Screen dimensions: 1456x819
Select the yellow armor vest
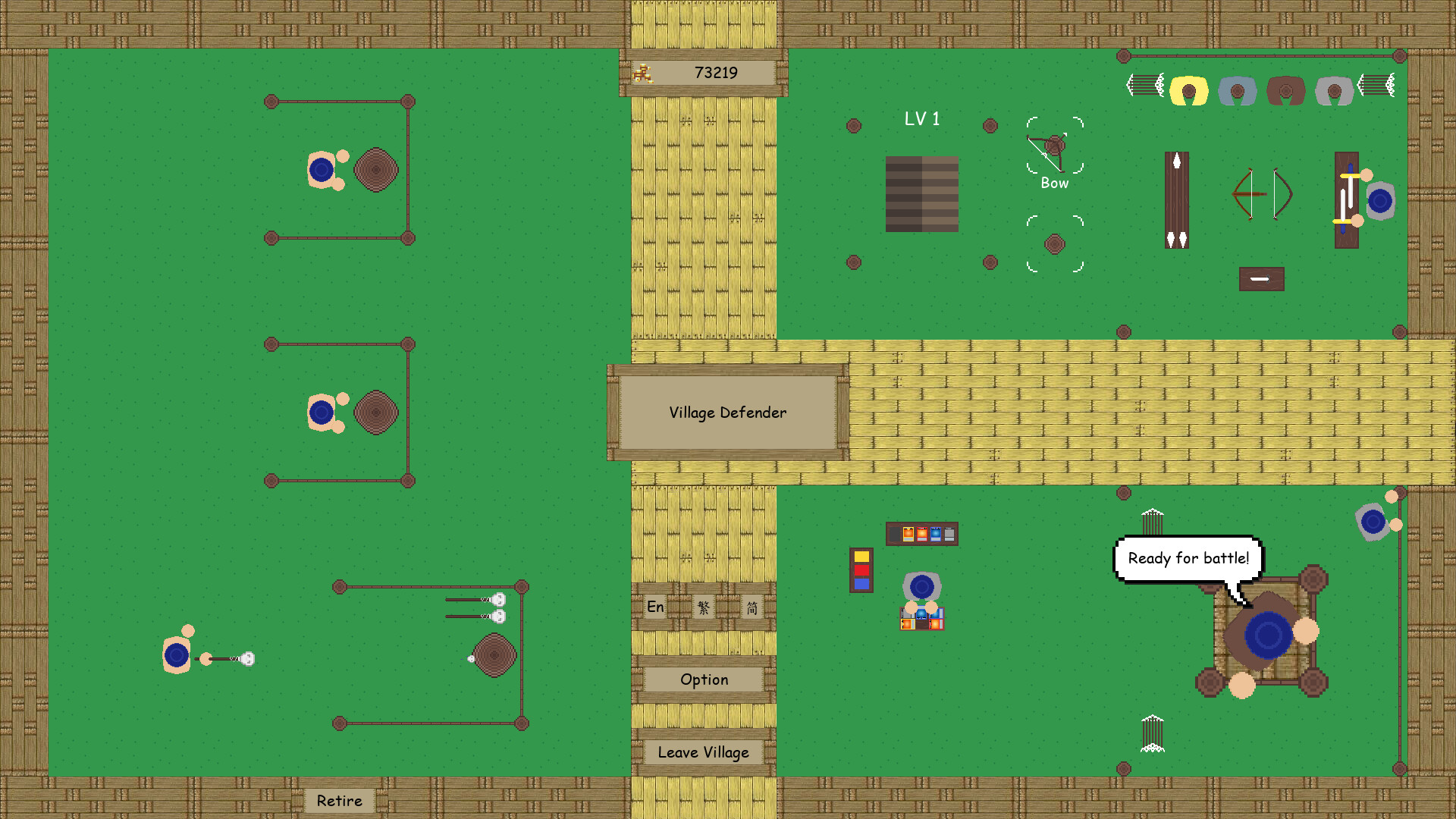pos(1189,89)
